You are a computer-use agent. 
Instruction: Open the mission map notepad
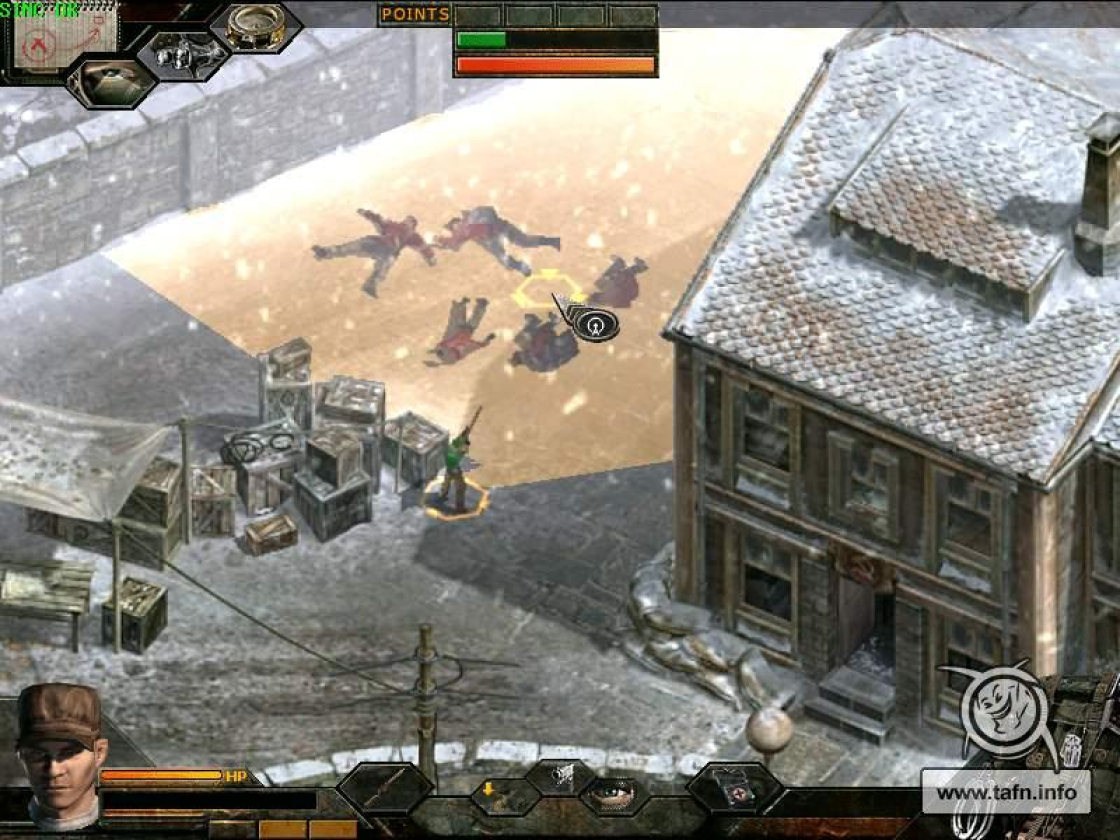click(x=64, y=37)
